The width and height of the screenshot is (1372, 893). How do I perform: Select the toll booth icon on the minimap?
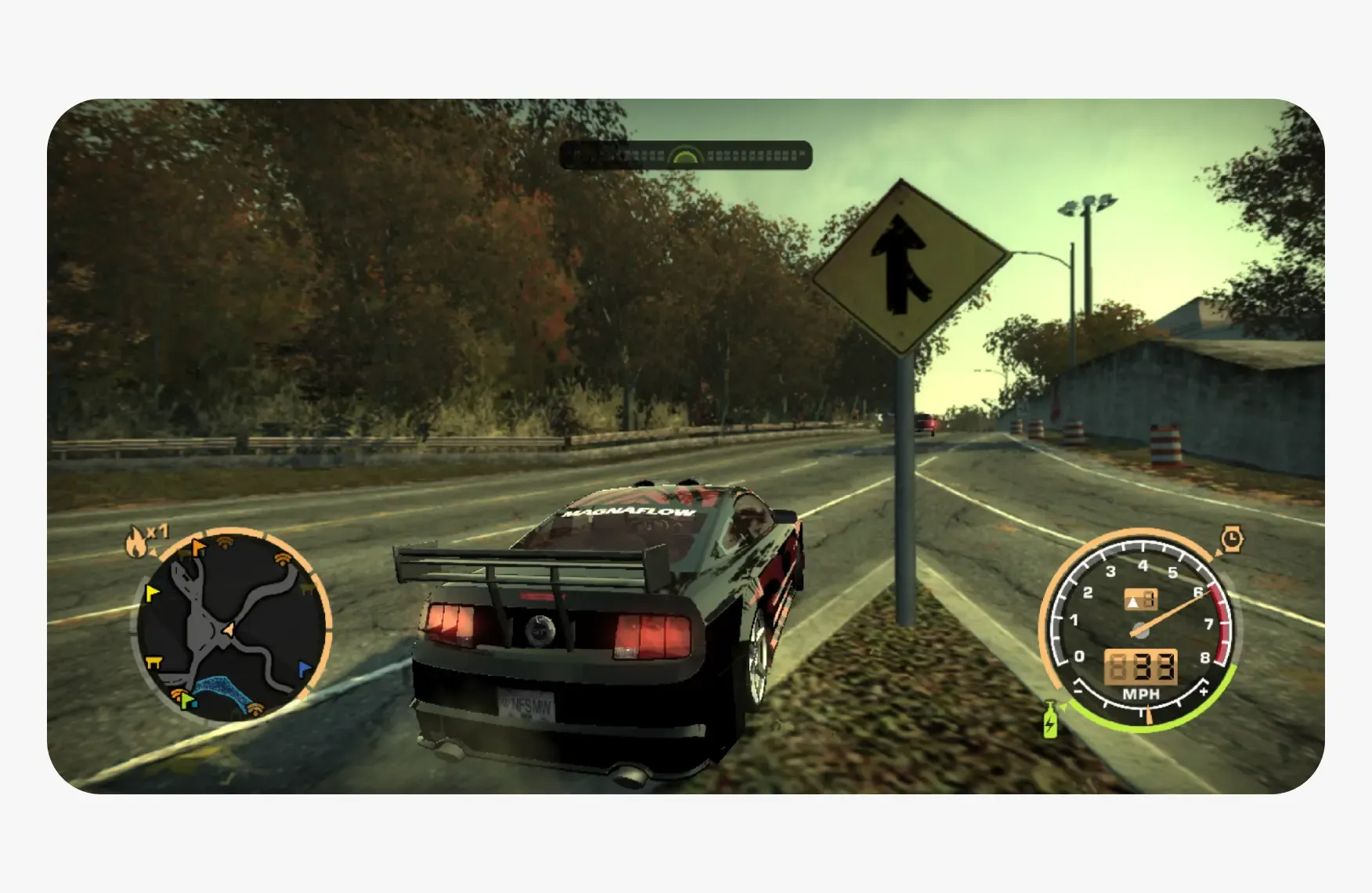click(x=154, y=661)
